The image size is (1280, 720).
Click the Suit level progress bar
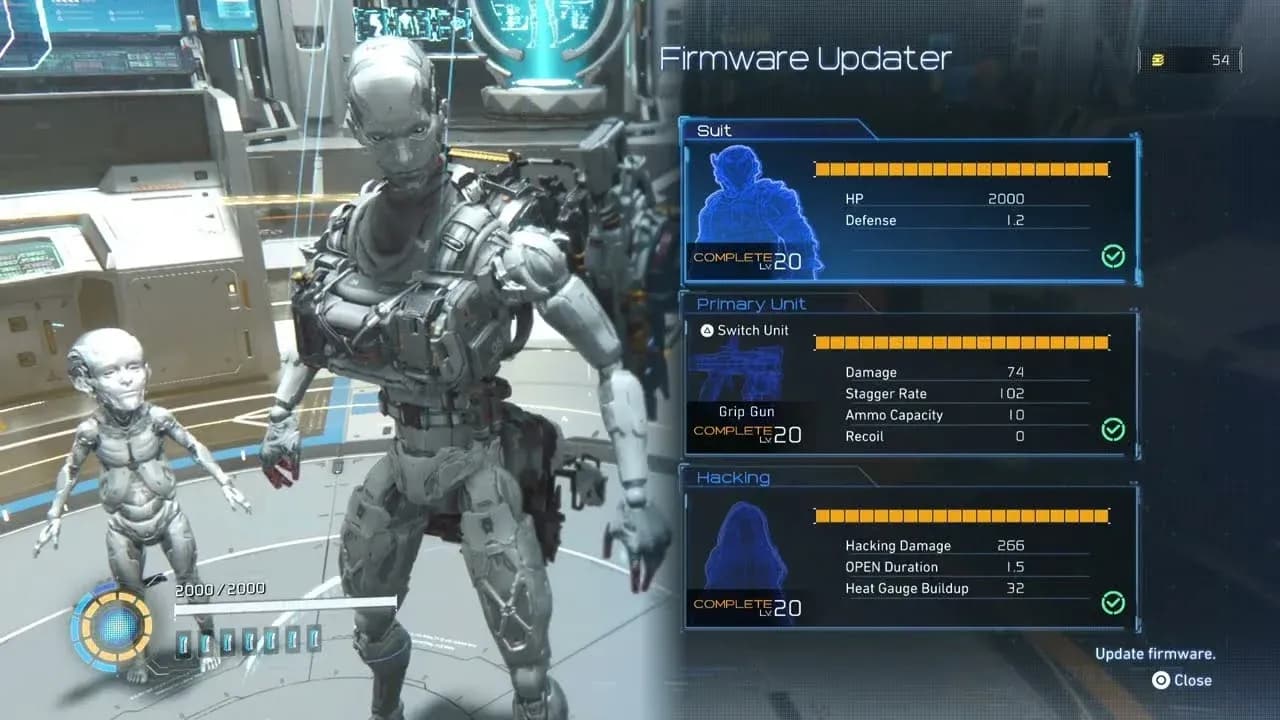click(x=963, y=169)
